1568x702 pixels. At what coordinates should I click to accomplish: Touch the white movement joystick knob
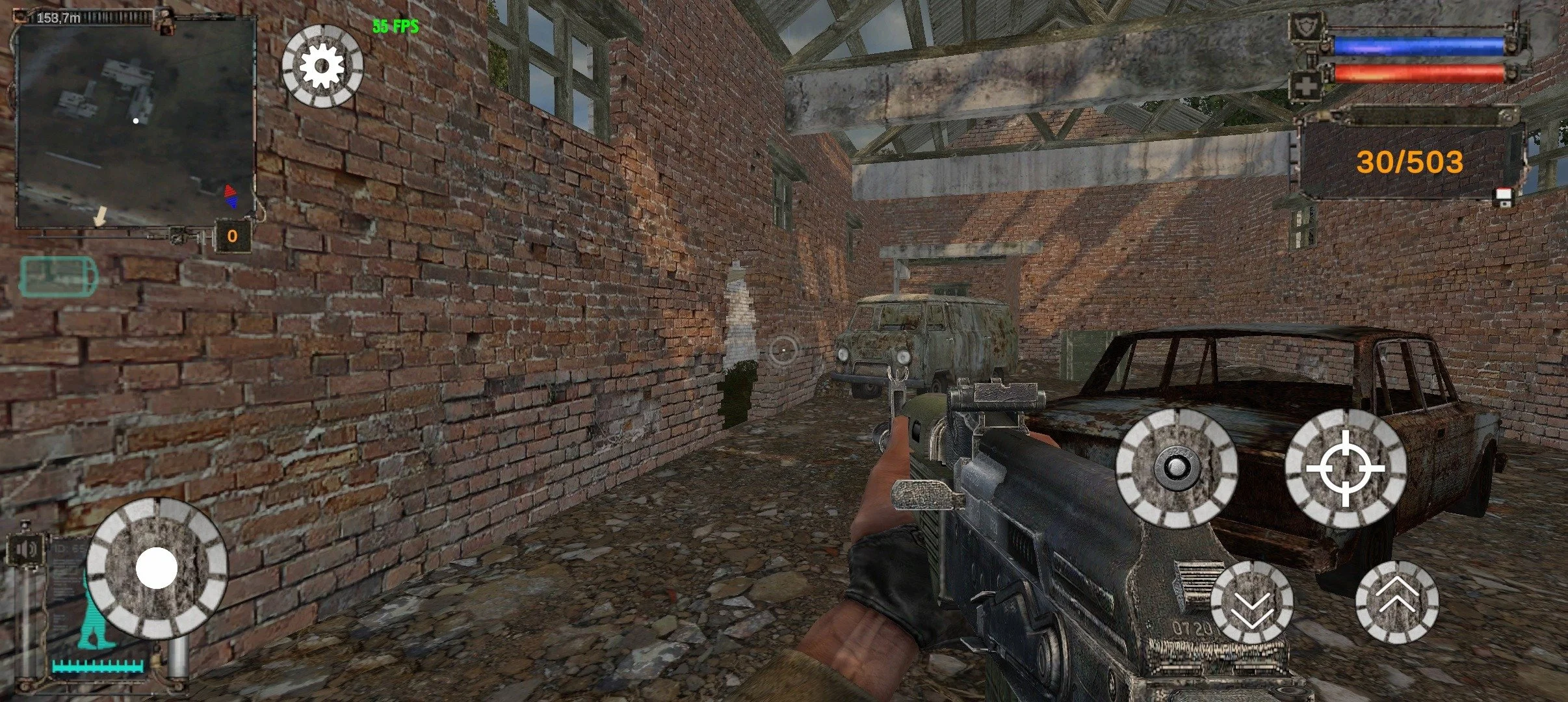pyautogui.click(x=157, y=568)
